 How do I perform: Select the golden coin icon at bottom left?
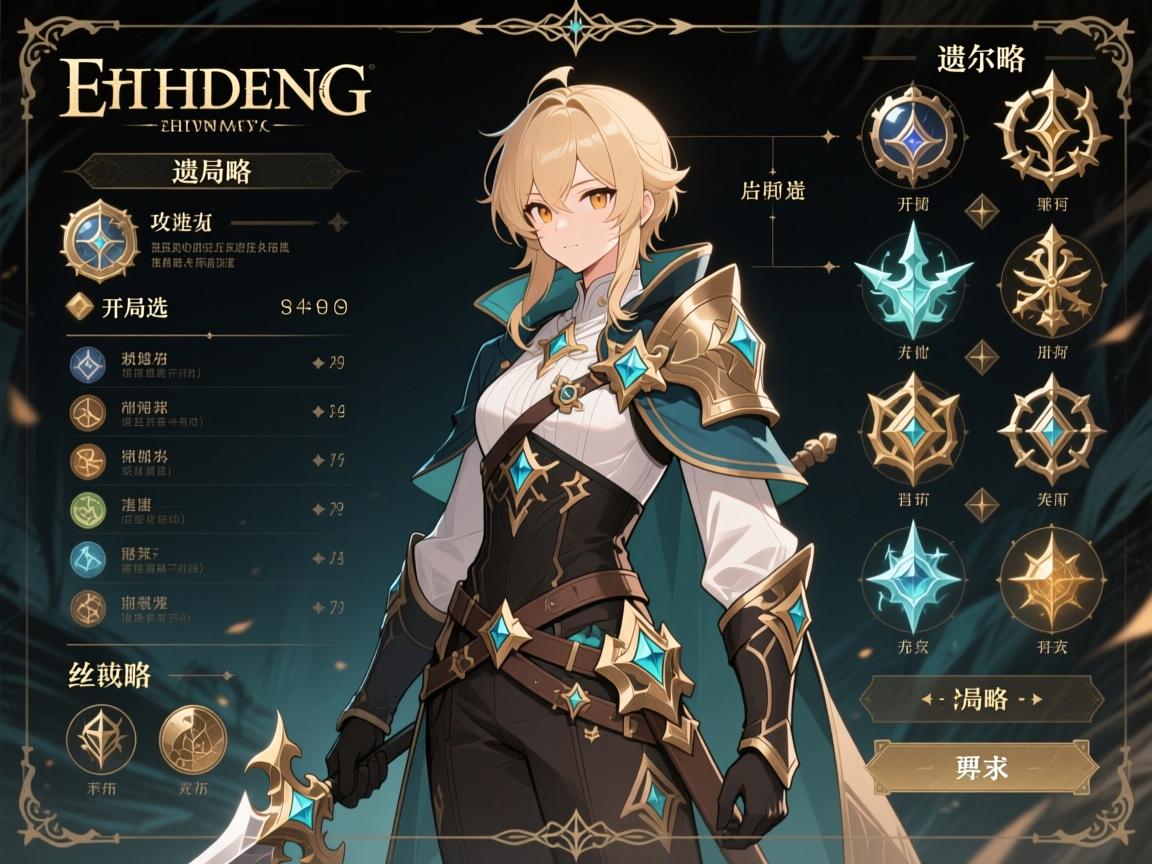pos(193,738)
